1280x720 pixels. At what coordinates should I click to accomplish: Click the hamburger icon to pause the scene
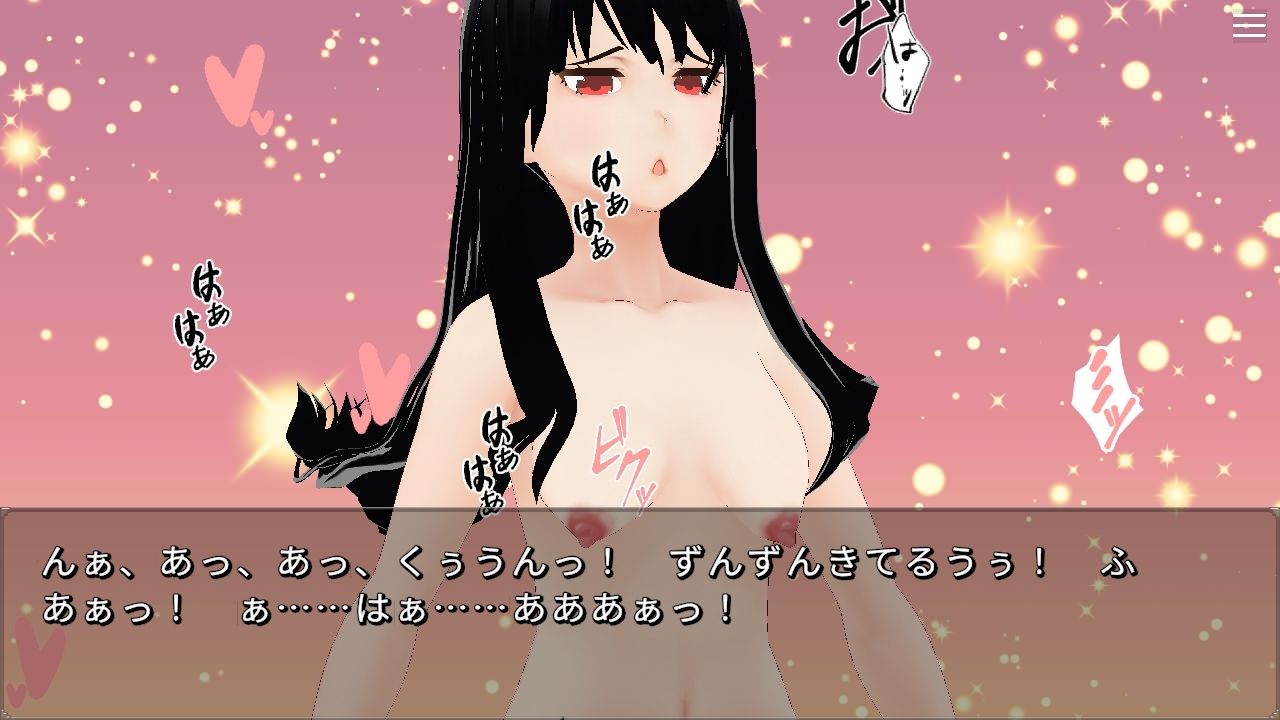1248,27
